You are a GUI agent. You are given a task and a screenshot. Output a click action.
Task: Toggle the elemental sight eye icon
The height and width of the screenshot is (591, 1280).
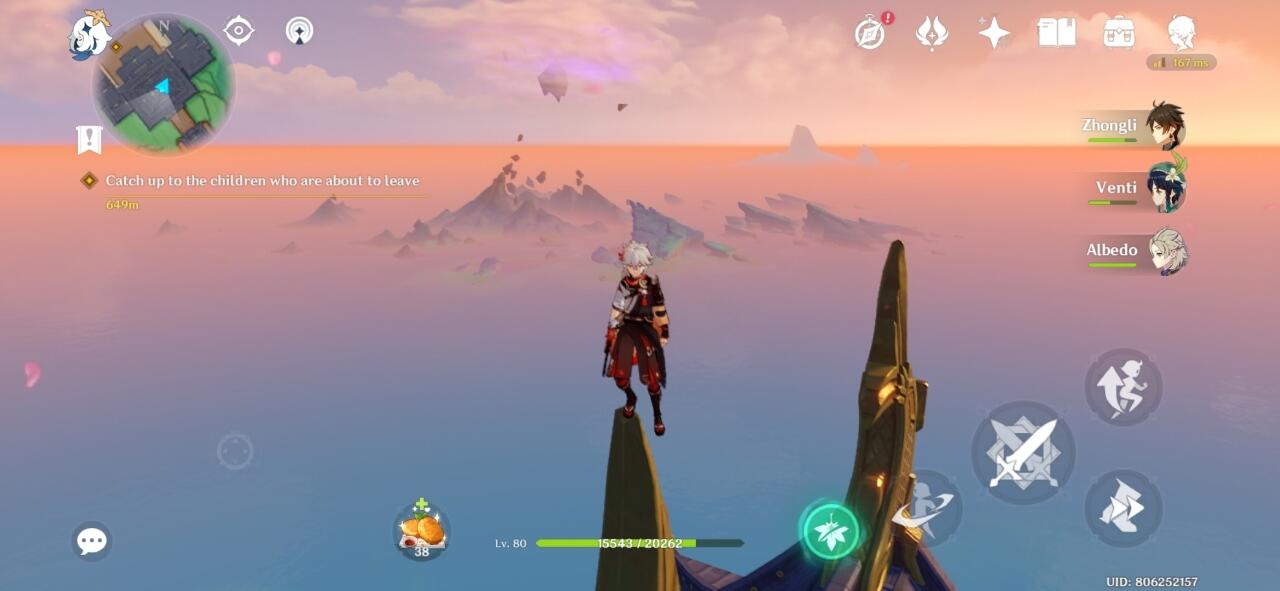pos(238,31)
